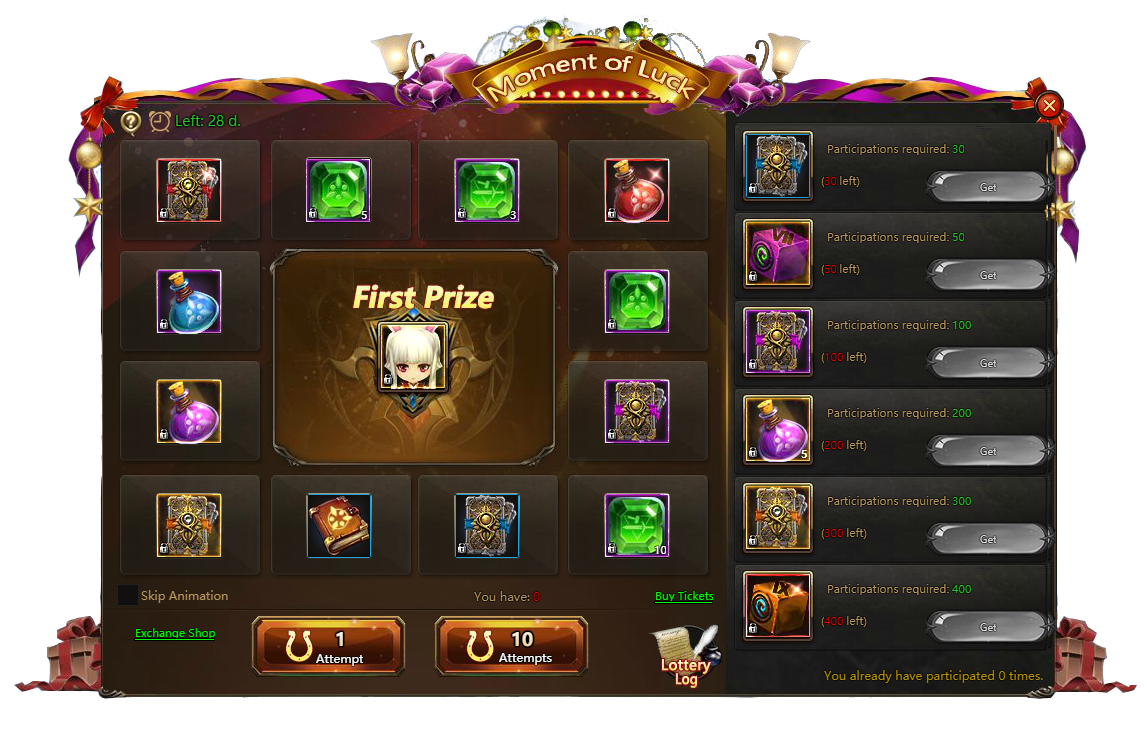This screenshot has width=1147, height=738.
Task: Select the green gem with quantity 10
Action: point(637,525)
